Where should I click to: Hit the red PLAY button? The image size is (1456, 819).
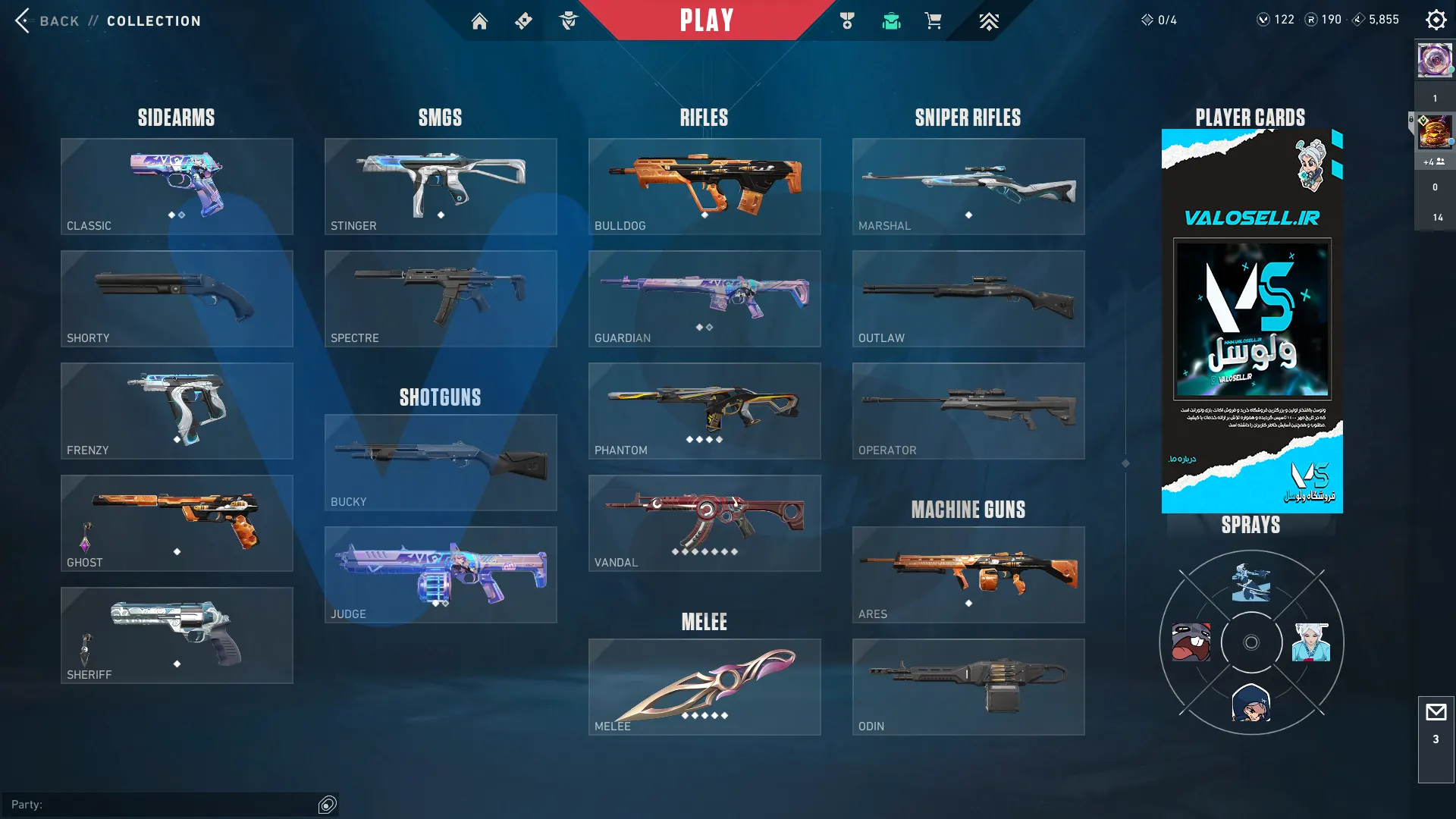pos(706,20)
